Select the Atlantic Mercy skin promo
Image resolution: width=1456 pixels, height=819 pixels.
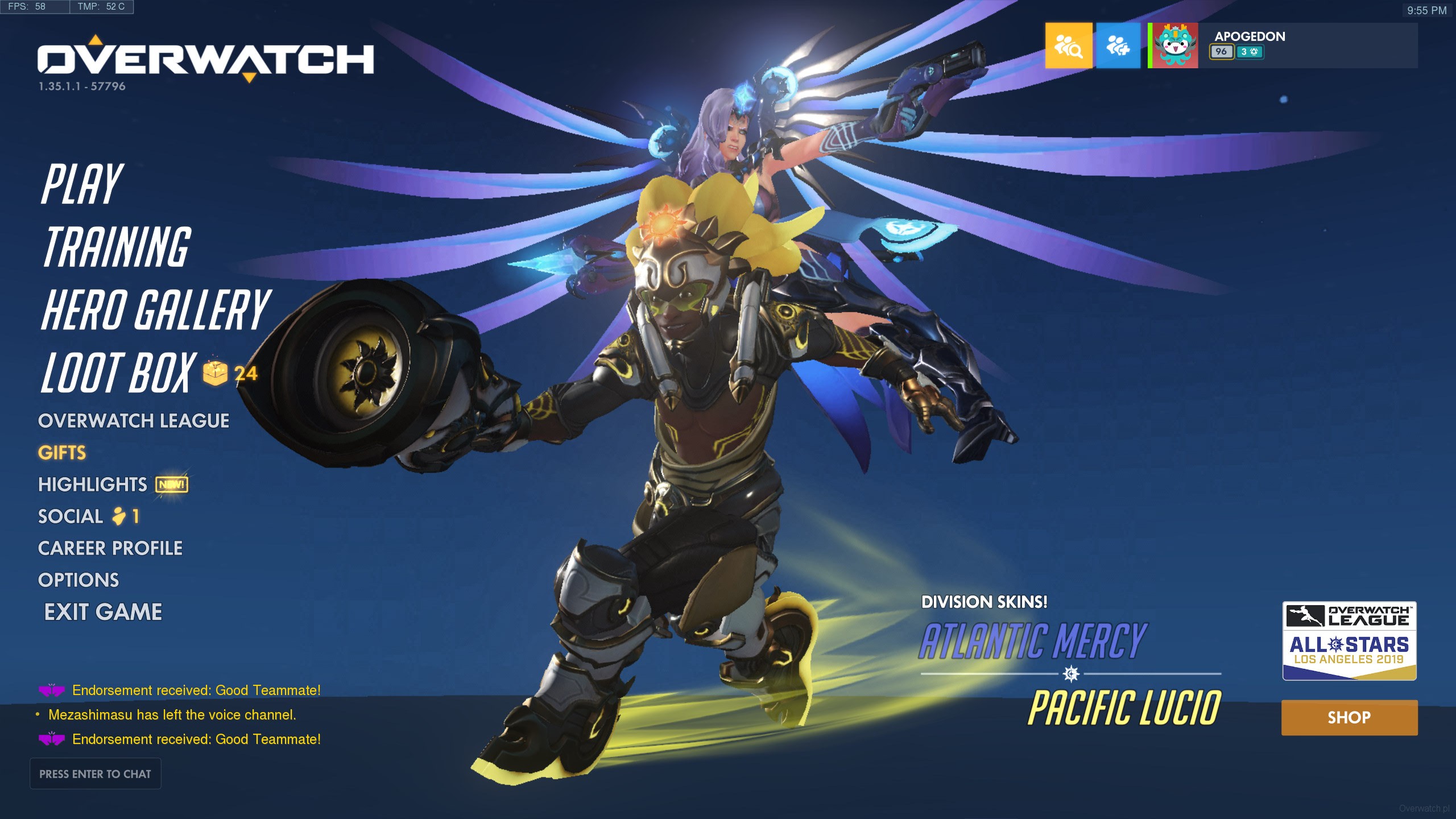pos(1032,641)
